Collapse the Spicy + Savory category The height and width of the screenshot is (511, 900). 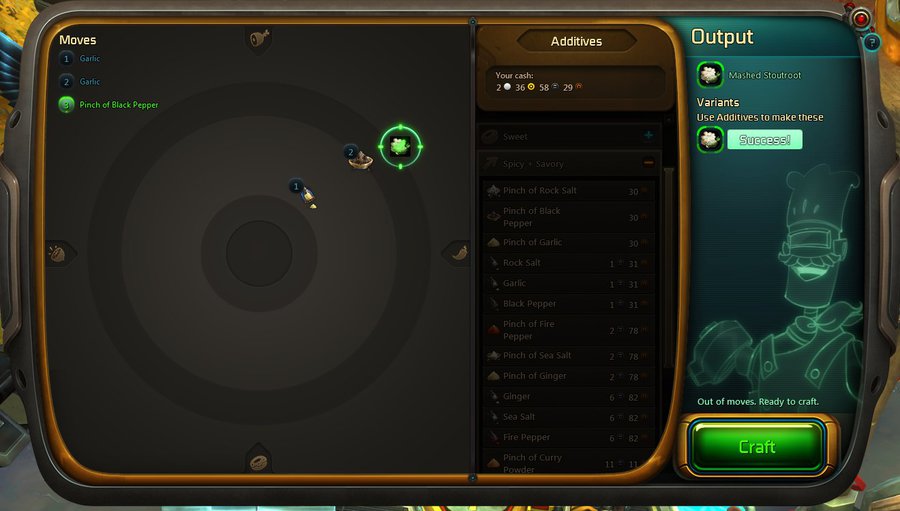tap(648, 163)
